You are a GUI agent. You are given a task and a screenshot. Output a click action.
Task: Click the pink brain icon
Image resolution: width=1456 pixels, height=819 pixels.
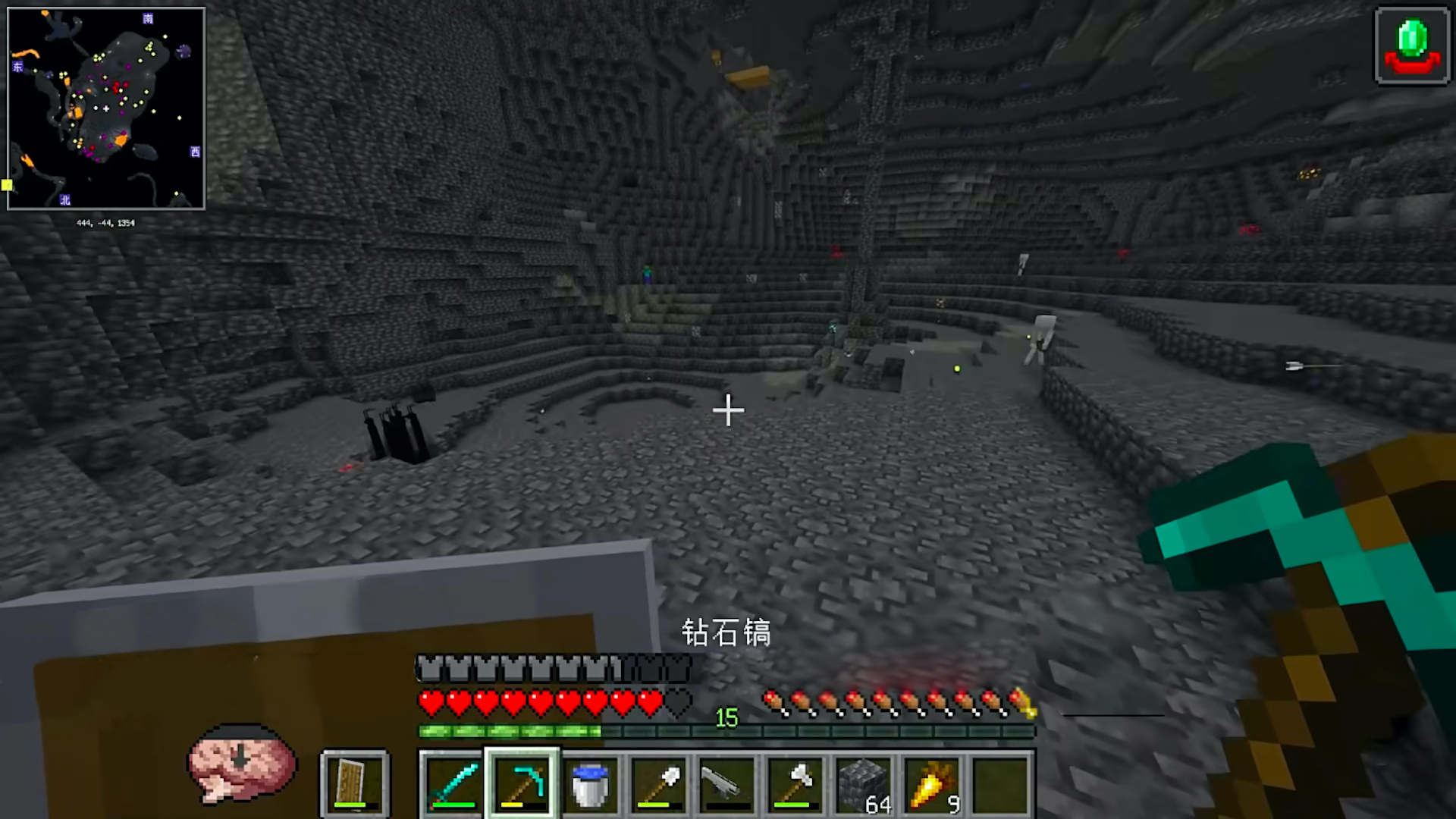[x=242, y=762]
